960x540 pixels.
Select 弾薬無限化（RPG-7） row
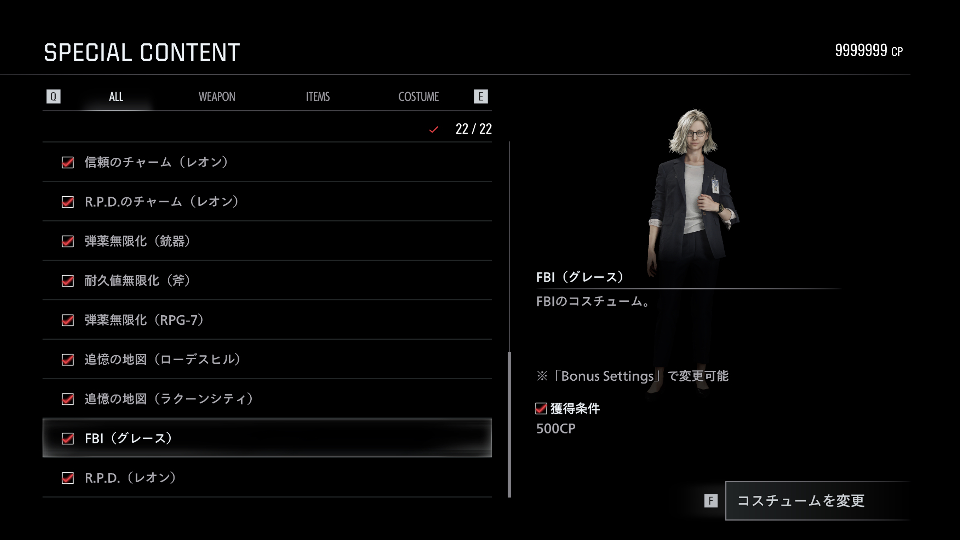267,320
